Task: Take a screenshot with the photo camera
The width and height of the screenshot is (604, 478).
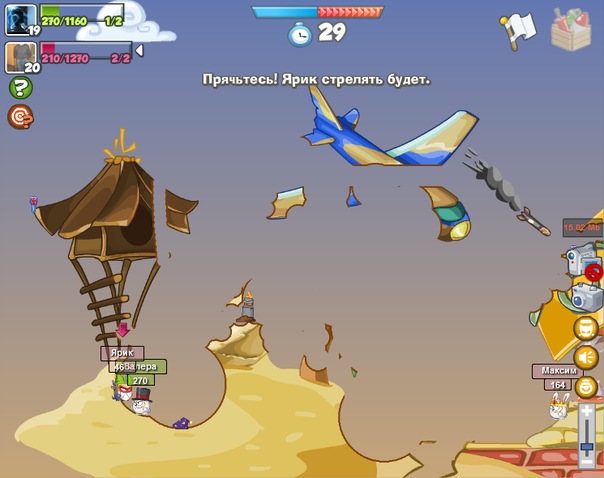Action: click(584, 296)
